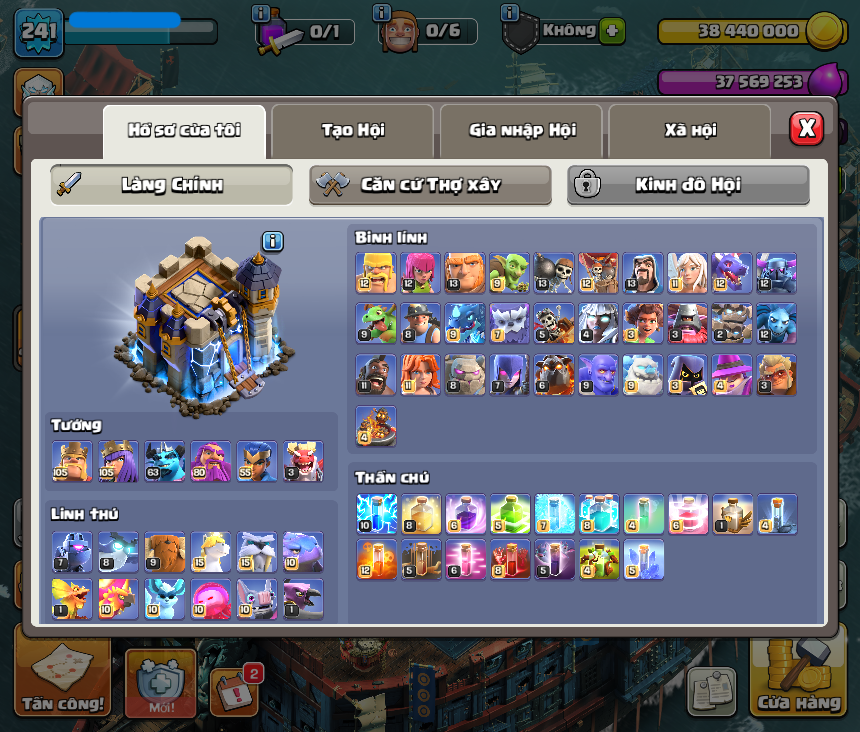Switch to the Xã hội tab
This screenshot has height=732, width=860.
pos(690,131)
